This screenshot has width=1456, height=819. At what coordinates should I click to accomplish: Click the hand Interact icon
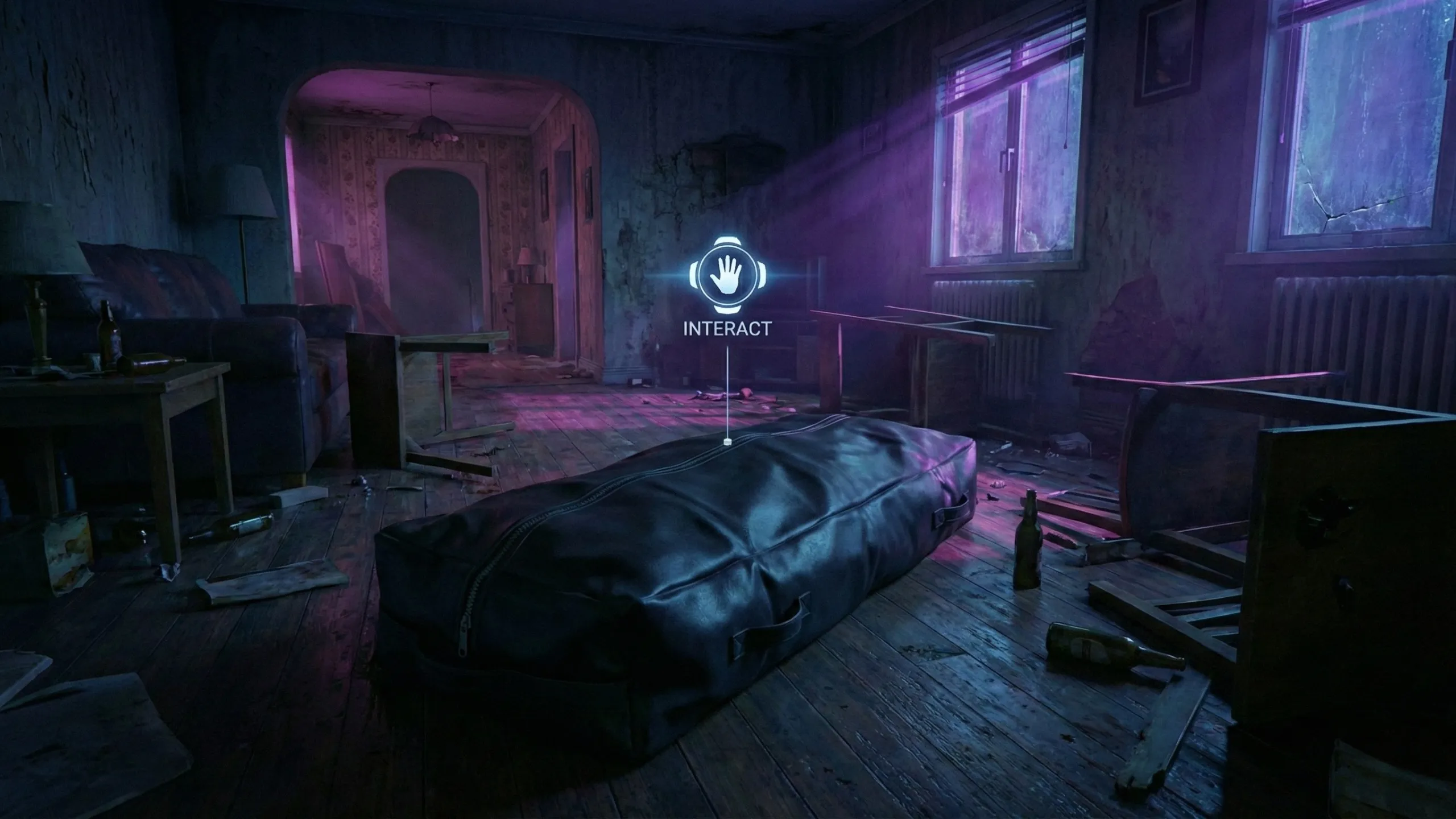click(727, 276)
